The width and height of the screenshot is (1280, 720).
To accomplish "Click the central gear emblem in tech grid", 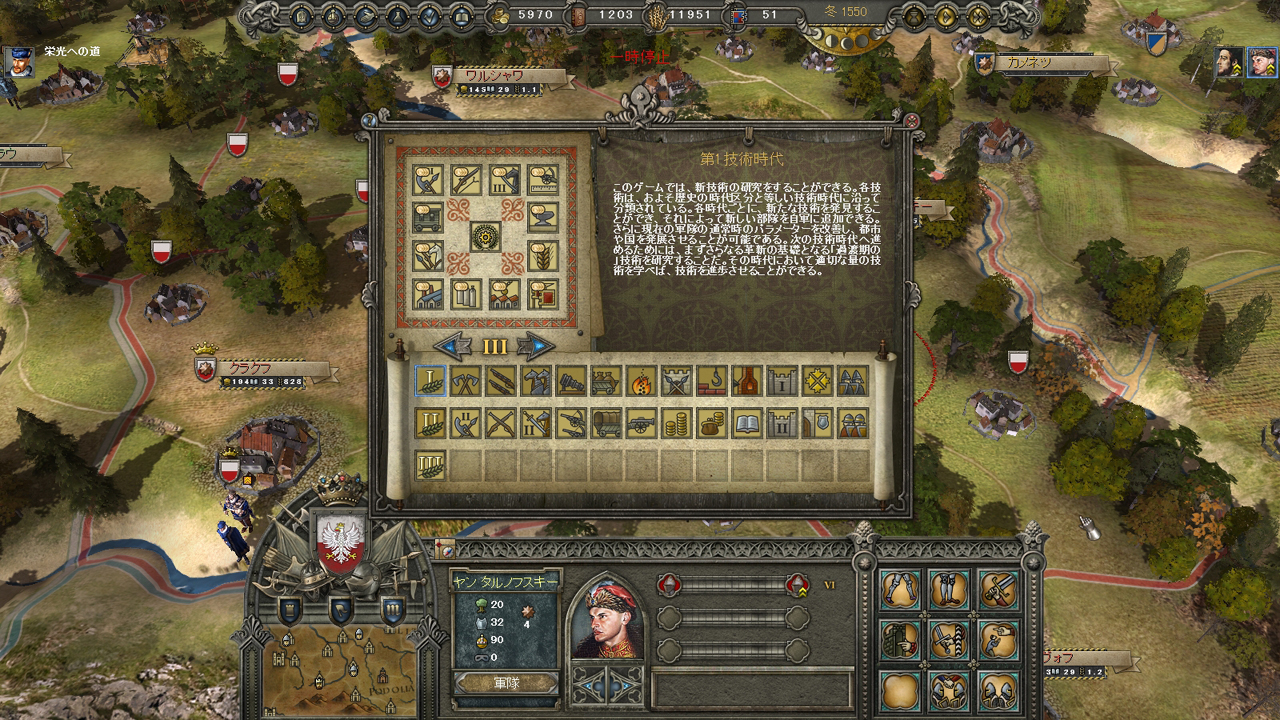I will coord(486,236).
